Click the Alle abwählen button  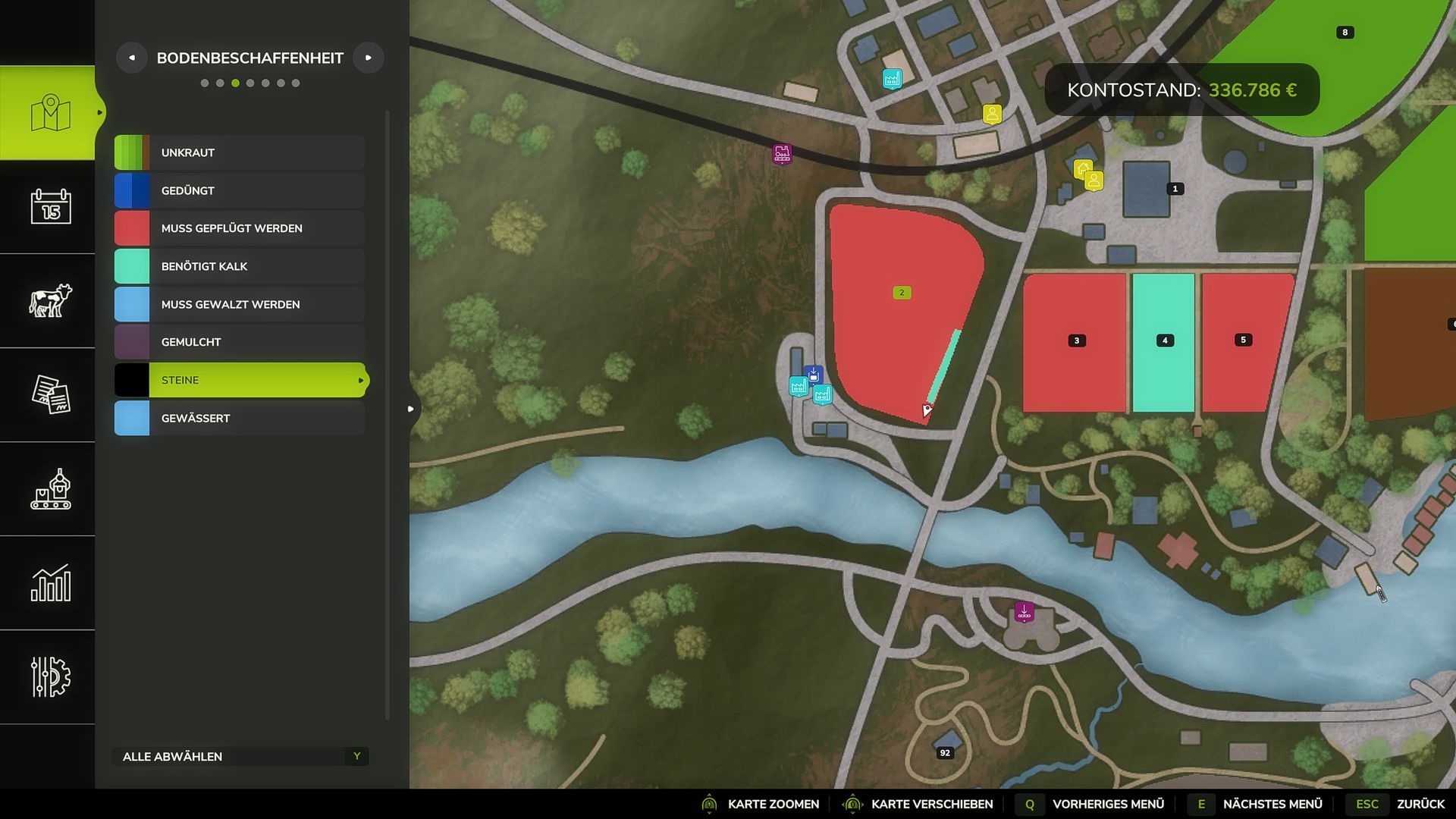240,756
